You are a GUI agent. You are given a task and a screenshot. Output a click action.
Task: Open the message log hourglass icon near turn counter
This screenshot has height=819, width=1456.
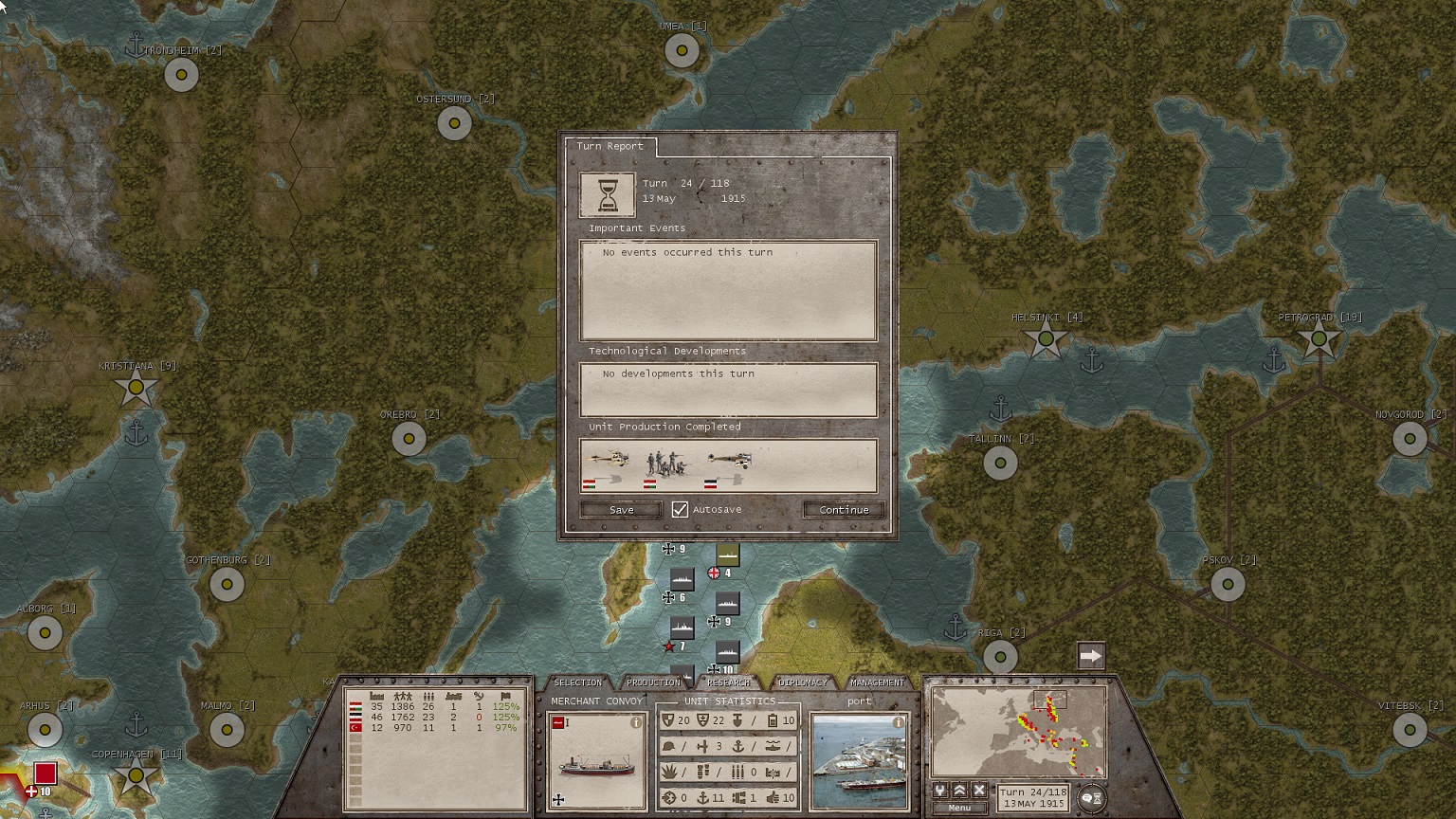click(x=1100, y=799)
